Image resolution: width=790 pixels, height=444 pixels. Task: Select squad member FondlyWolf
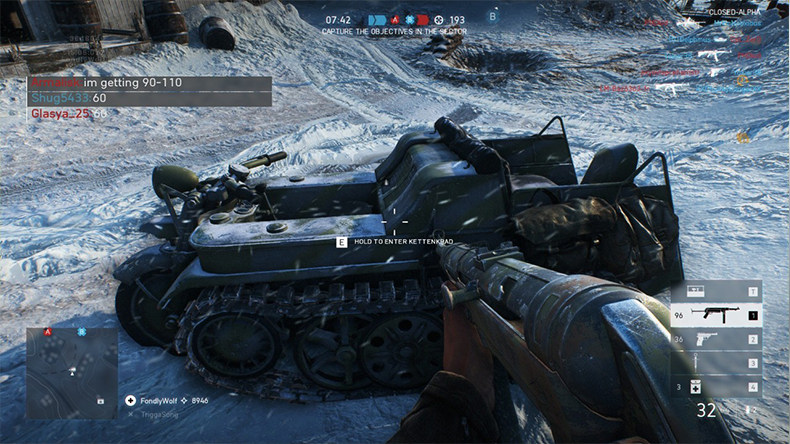point(158,400)
